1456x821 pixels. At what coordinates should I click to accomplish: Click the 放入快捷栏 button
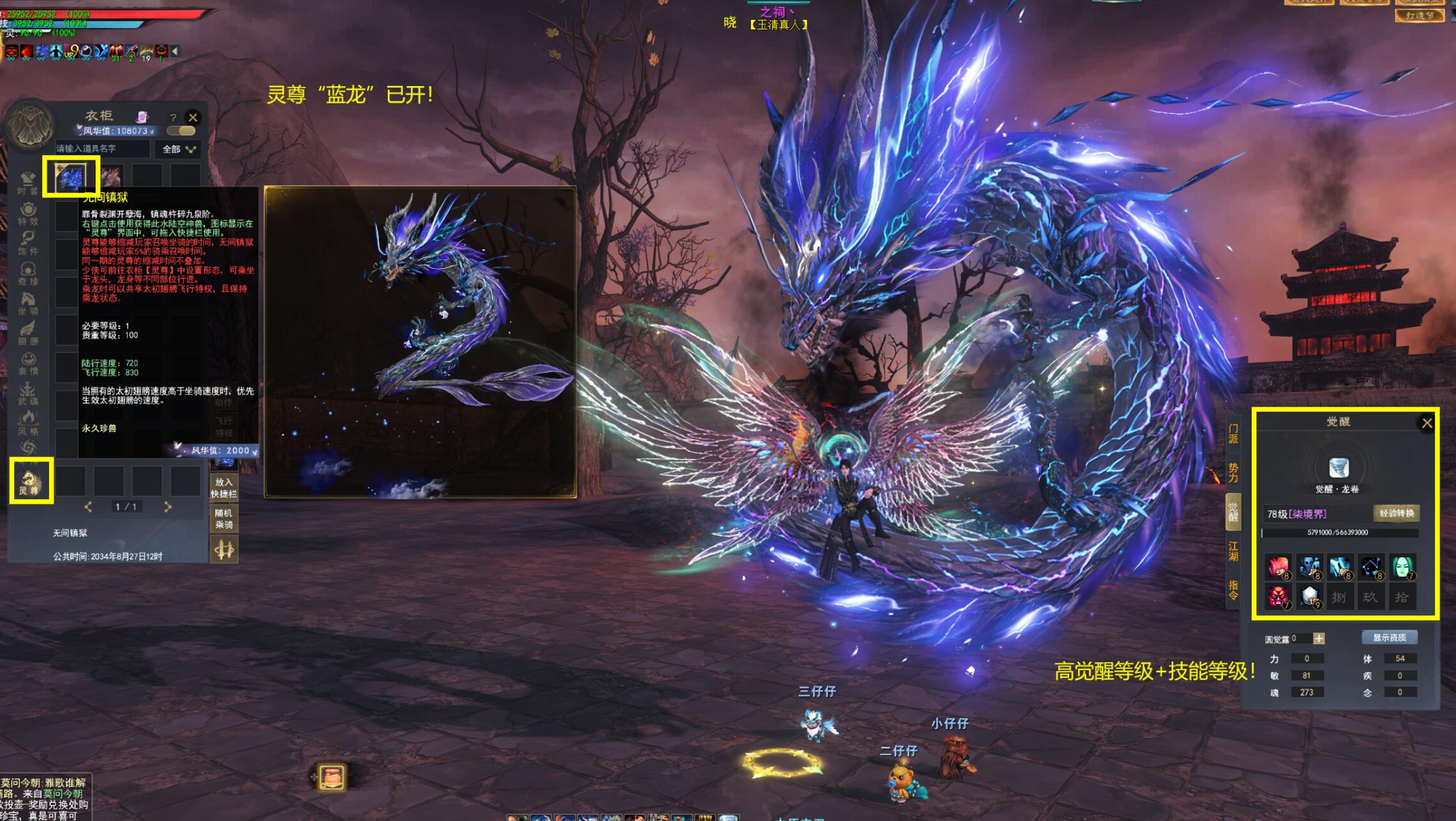224,488
